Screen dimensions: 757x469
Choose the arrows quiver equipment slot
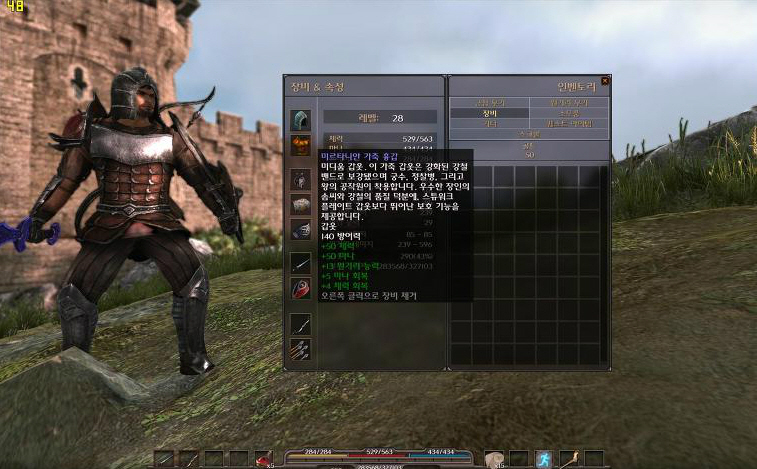point(301,348)
